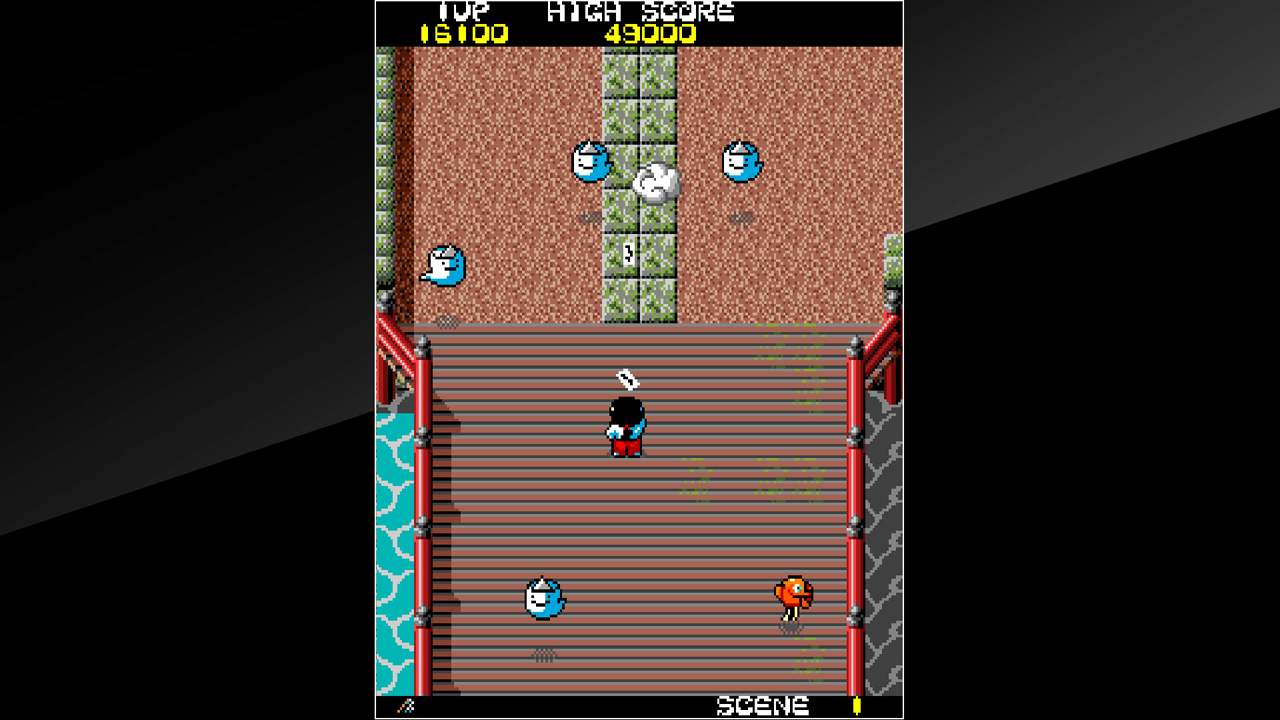
Task: Select the small shuriken icon in the bottom-left corner
Action: click(408, 705)
